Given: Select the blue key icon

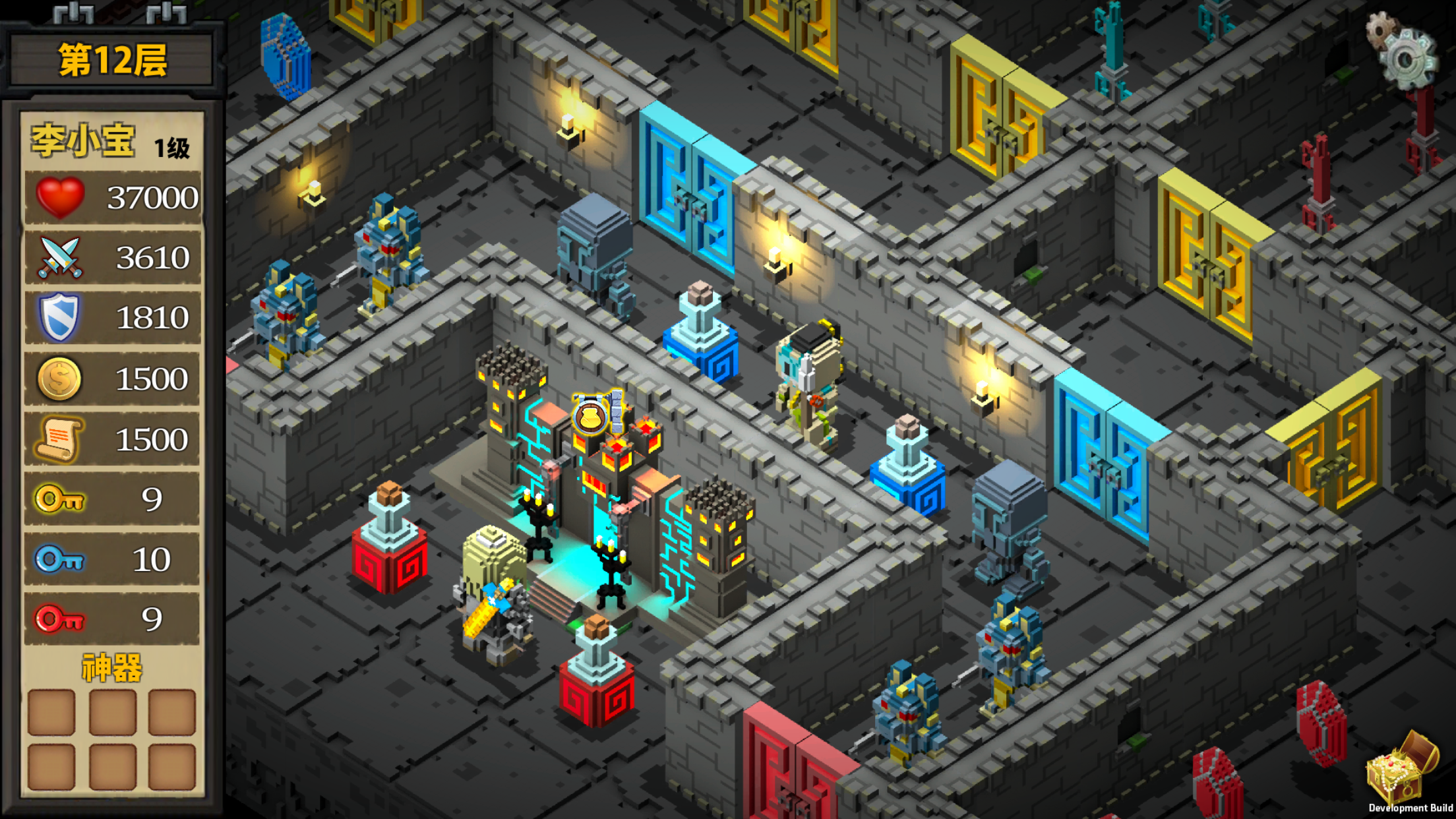Looking at the screenshot, I should [58, 559].
